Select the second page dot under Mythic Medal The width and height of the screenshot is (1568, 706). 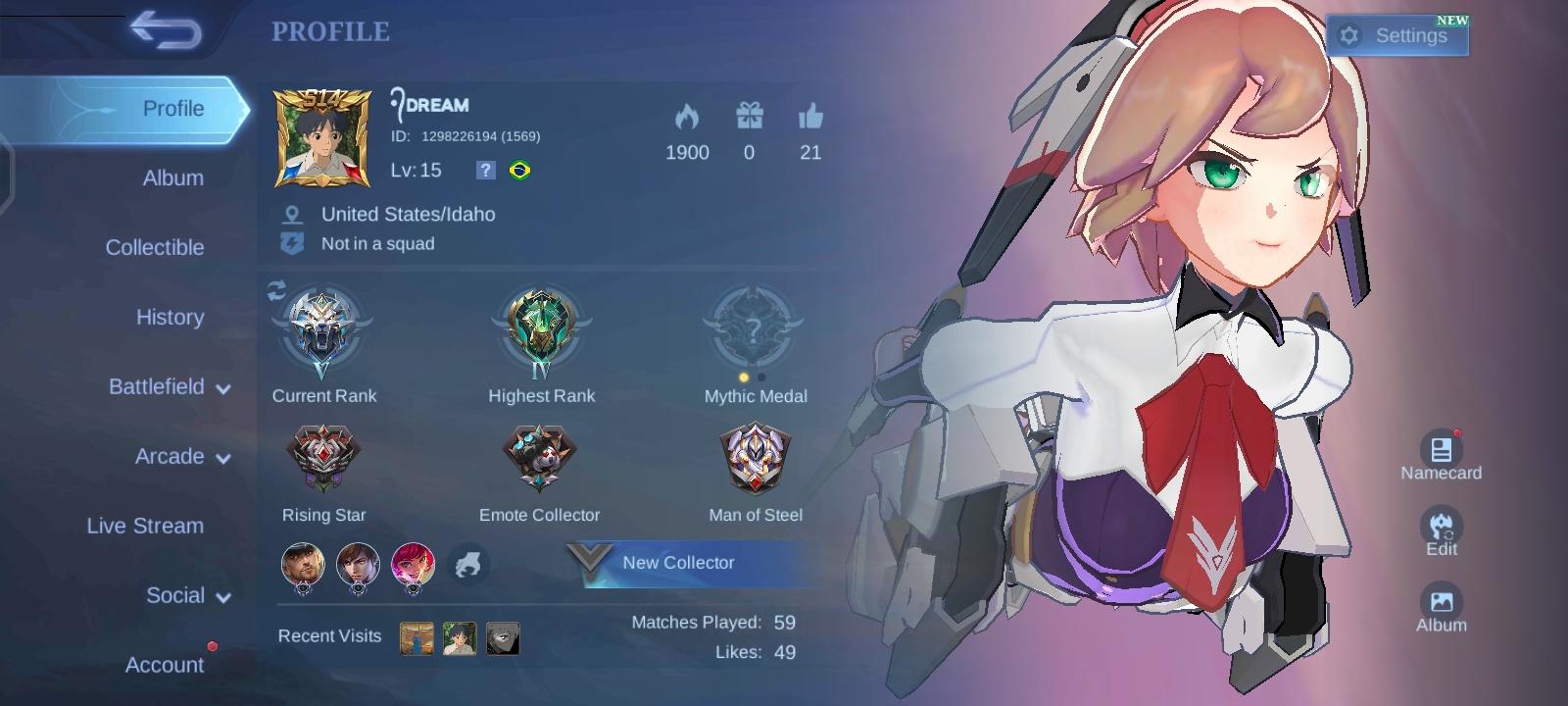pos(761,376)
